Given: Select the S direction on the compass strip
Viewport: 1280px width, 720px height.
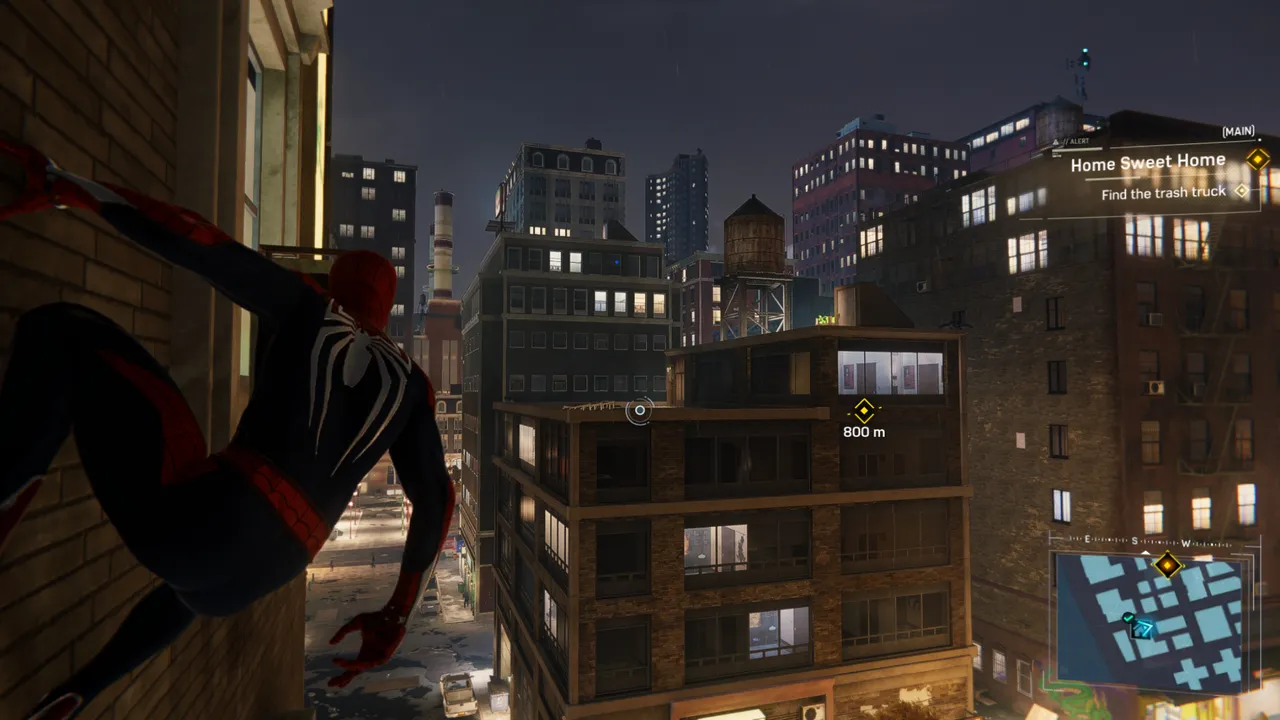Looking at the screenshot, I should click(x=1134, y=541).
